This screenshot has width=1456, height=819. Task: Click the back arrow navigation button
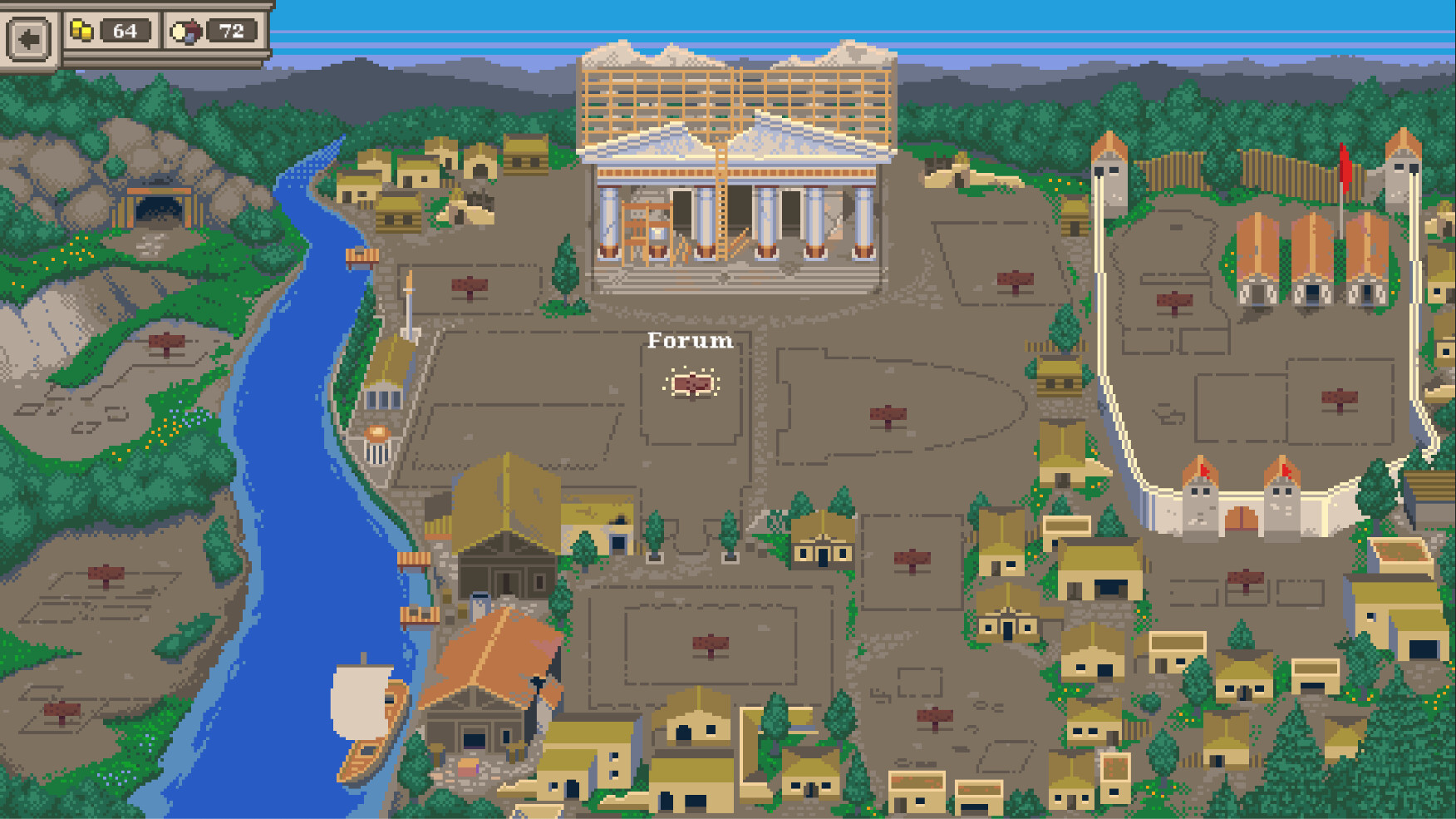click(28, 36)
